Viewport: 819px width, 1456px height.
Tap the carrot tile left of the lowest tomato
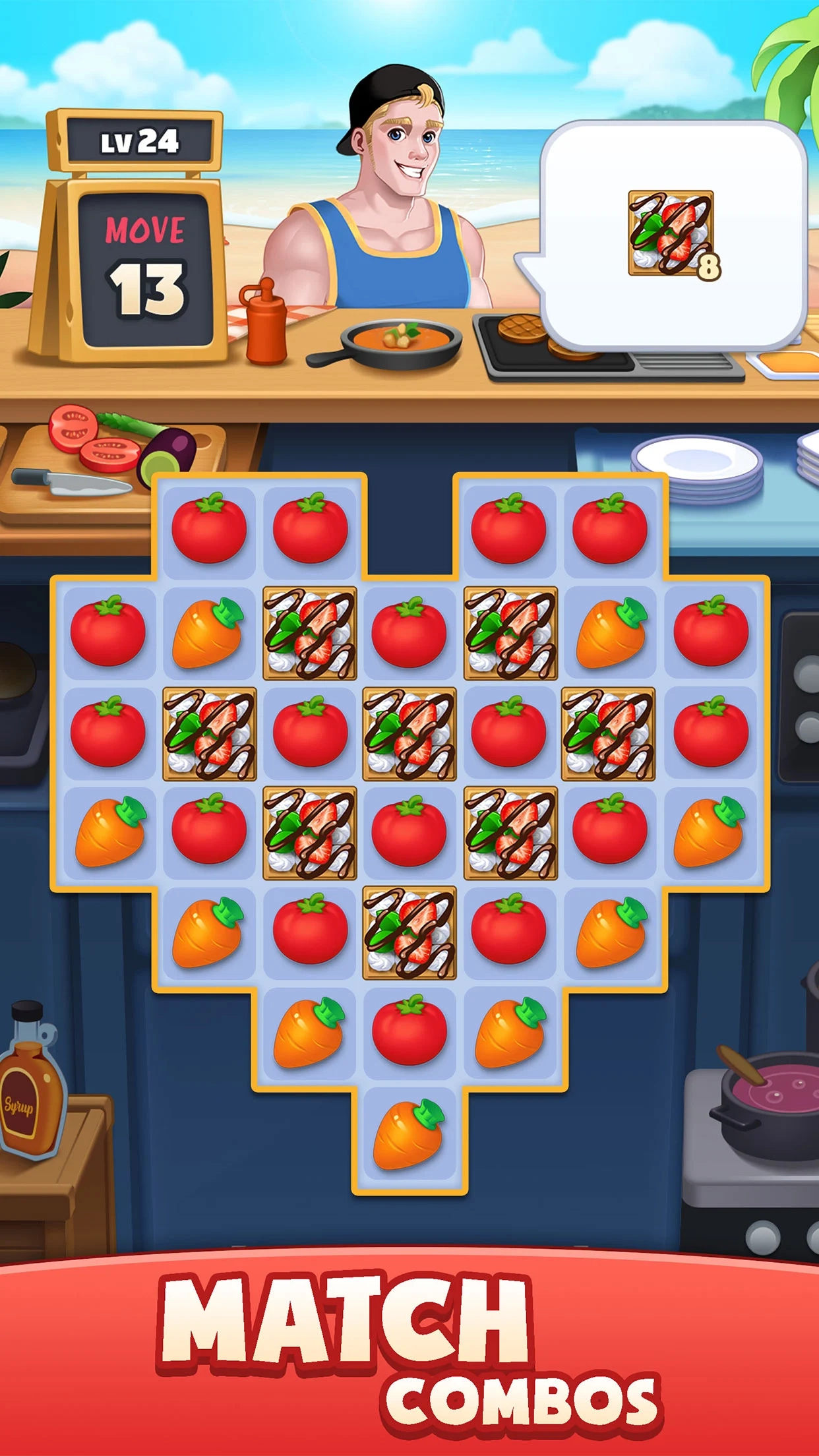coord(309,1032)
